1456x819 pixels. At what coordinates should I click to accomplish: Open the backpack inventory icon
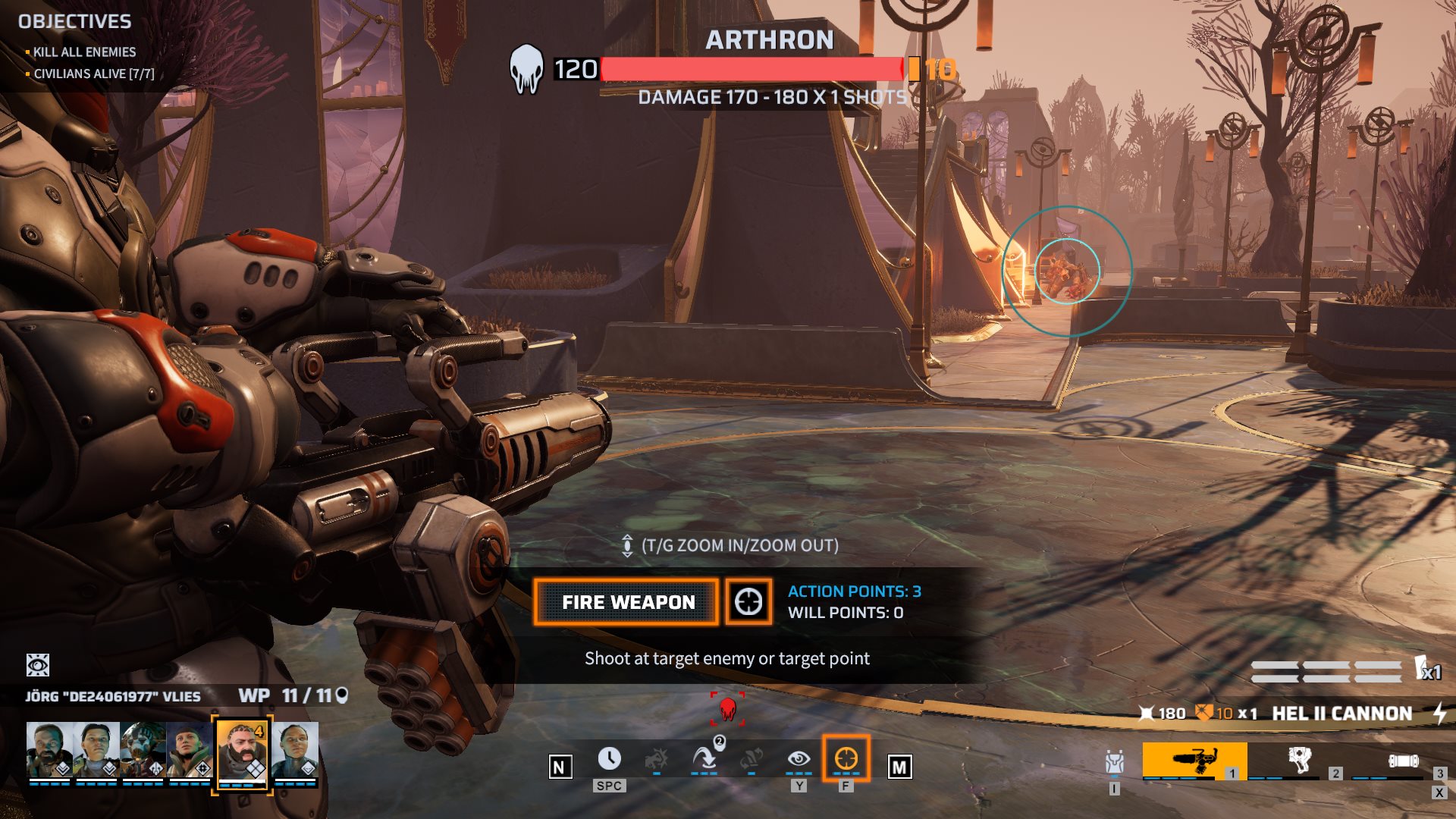(1114, 762)
